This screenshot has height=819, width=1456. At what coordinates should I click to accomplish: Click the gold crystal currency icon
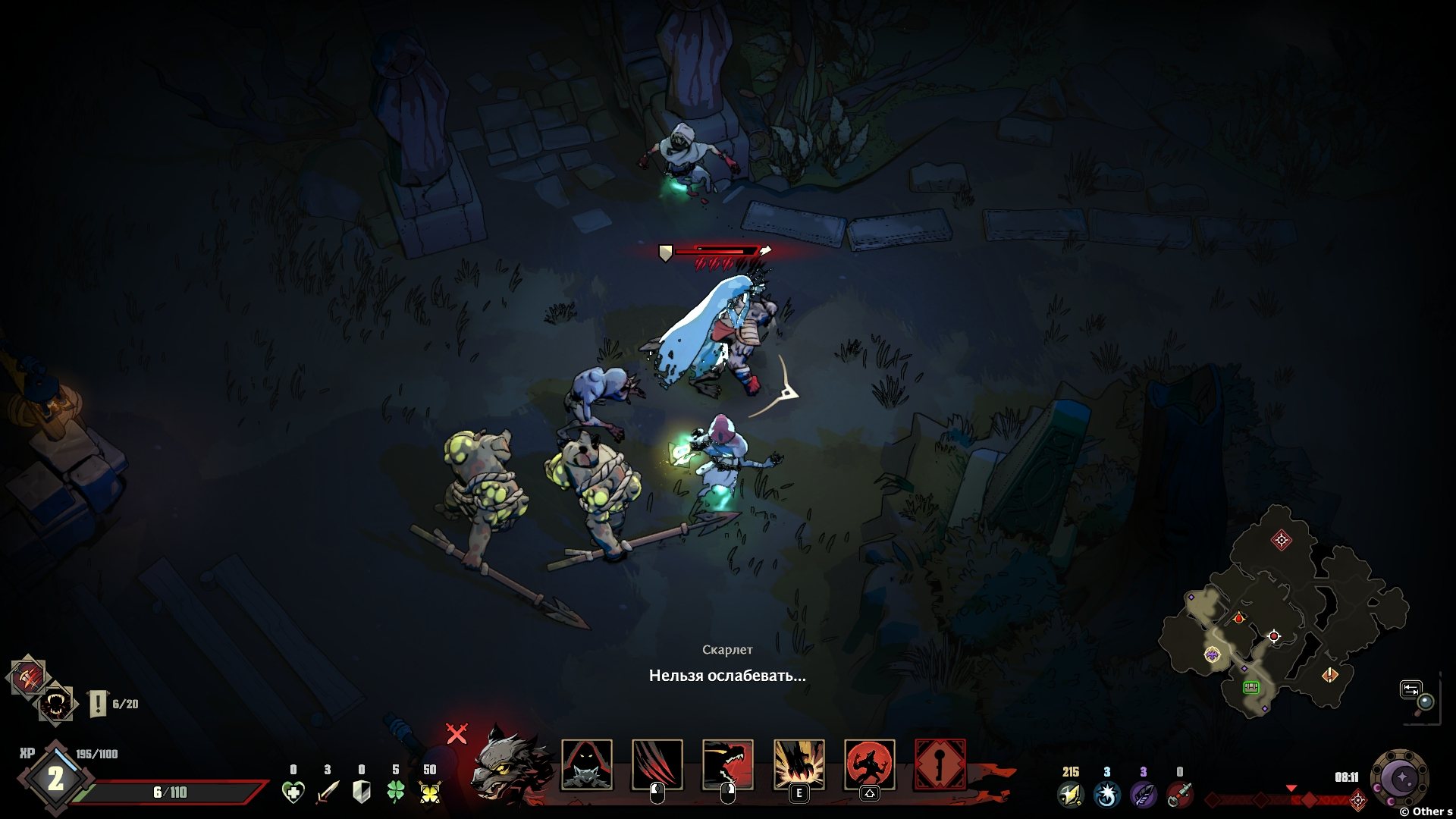tap(1070, 793)
